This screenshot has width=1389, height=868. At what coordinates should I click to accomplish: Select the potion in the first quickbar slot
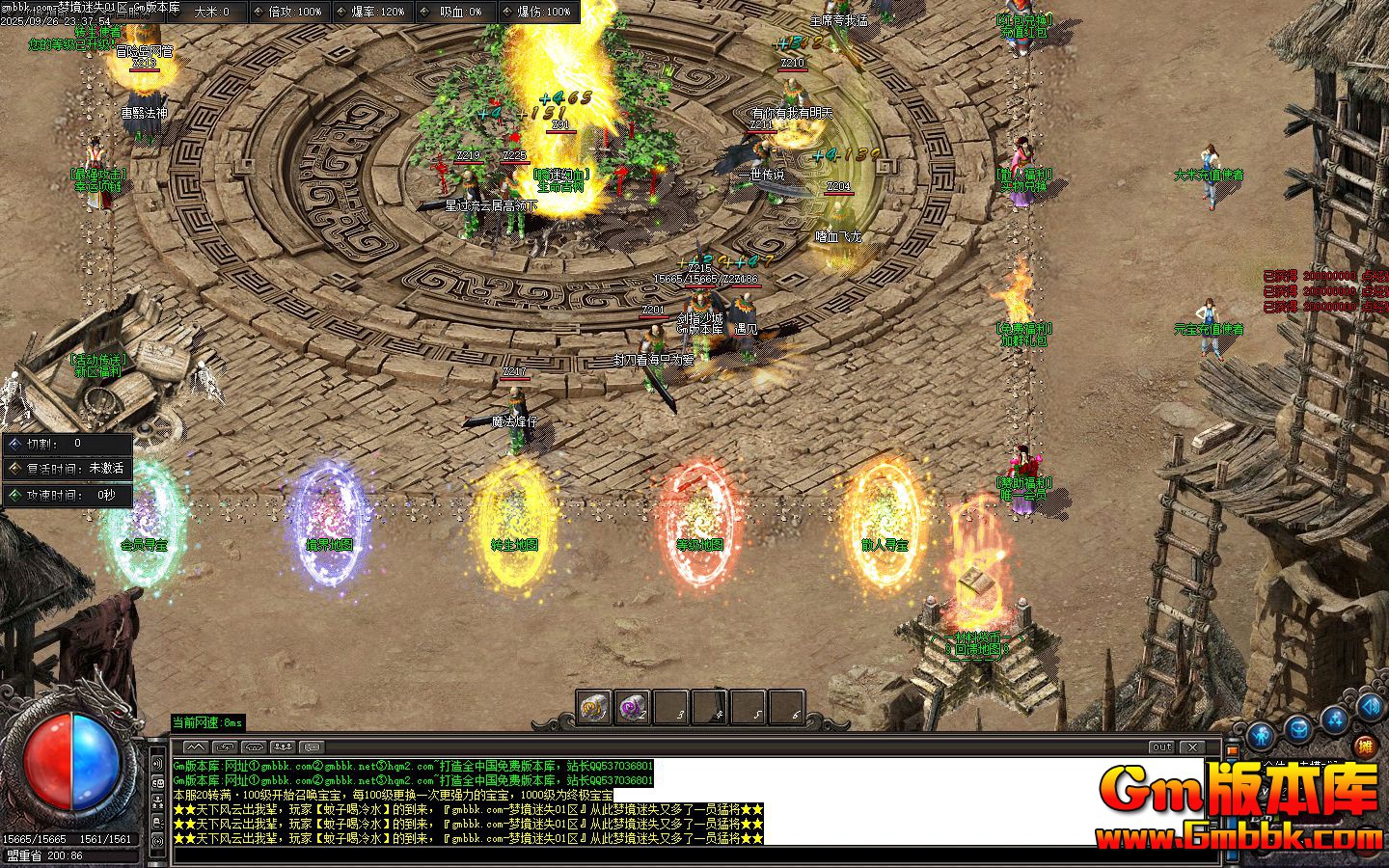[592, 707]
